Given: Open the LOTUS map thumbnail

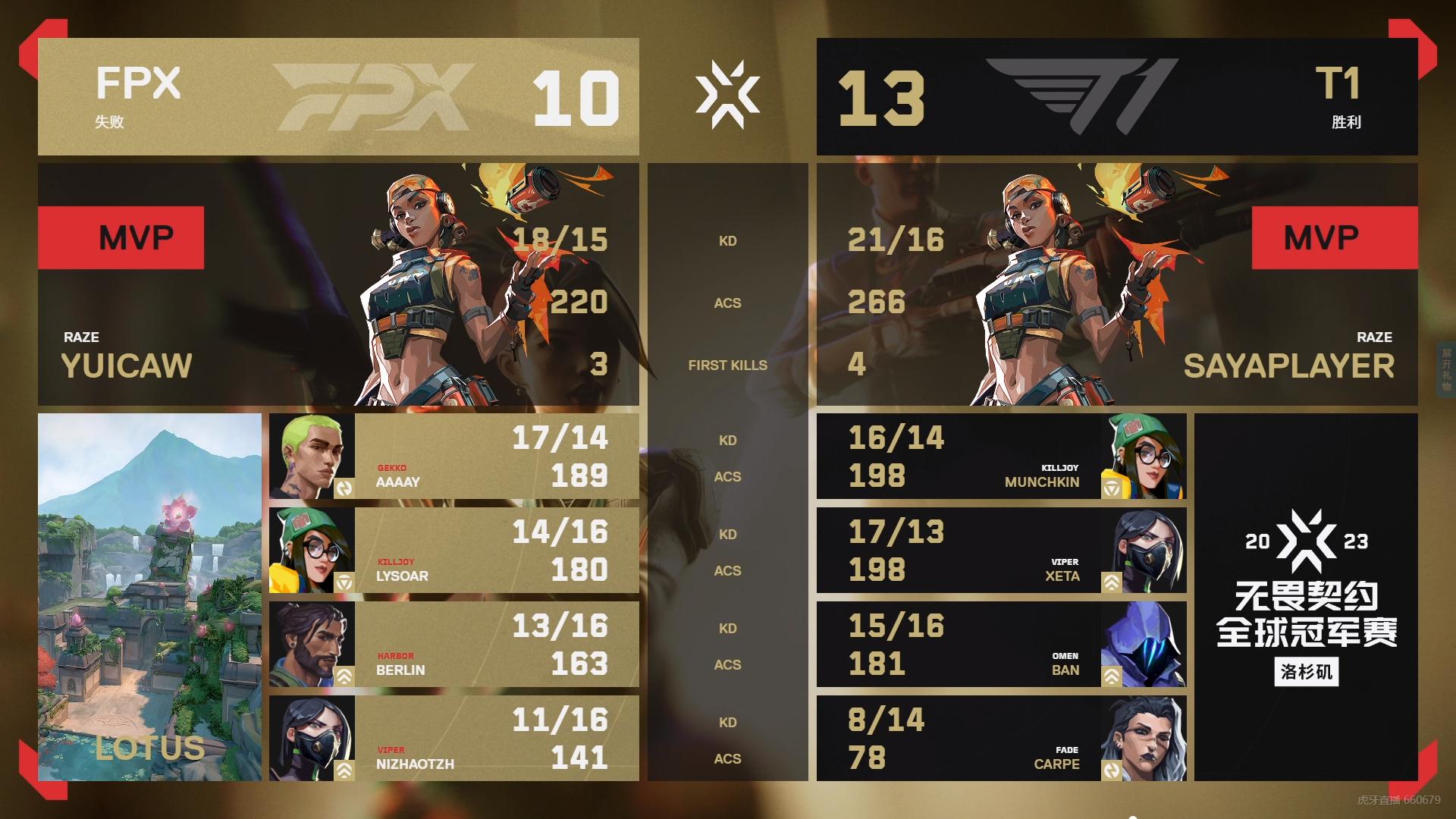Looking at the screenshot, I should point(150,599).
